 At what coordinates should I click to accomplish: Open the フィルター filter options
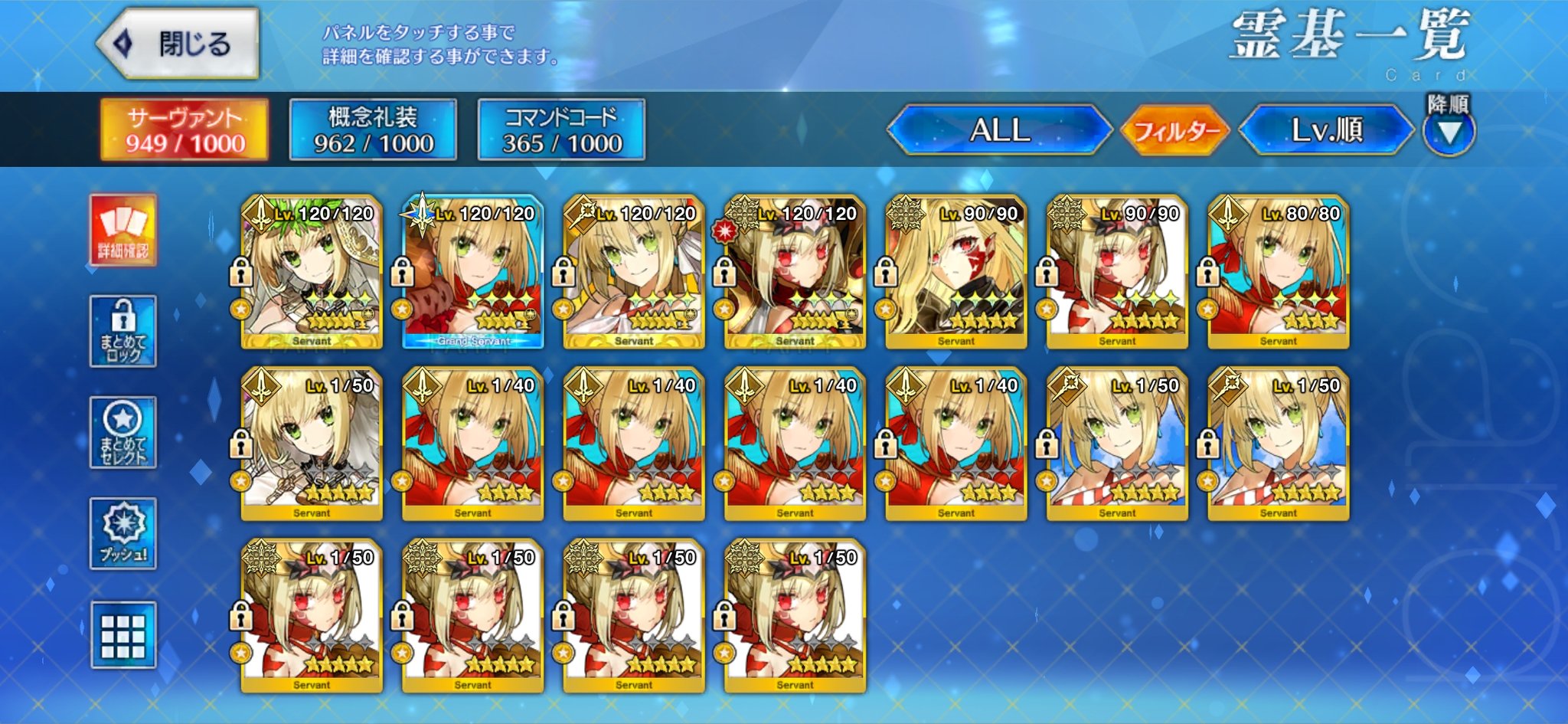click(x=1175, y=131)
